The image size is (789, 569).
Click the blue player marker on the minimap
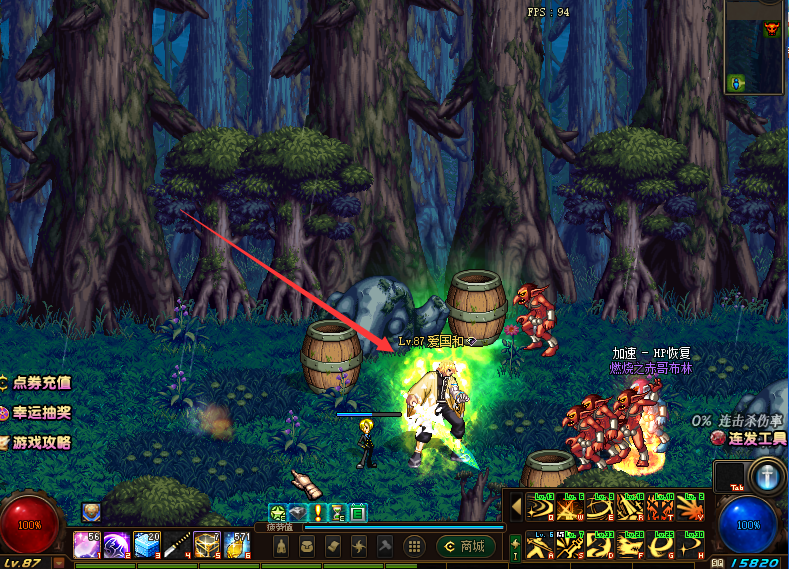coord(737,82)
